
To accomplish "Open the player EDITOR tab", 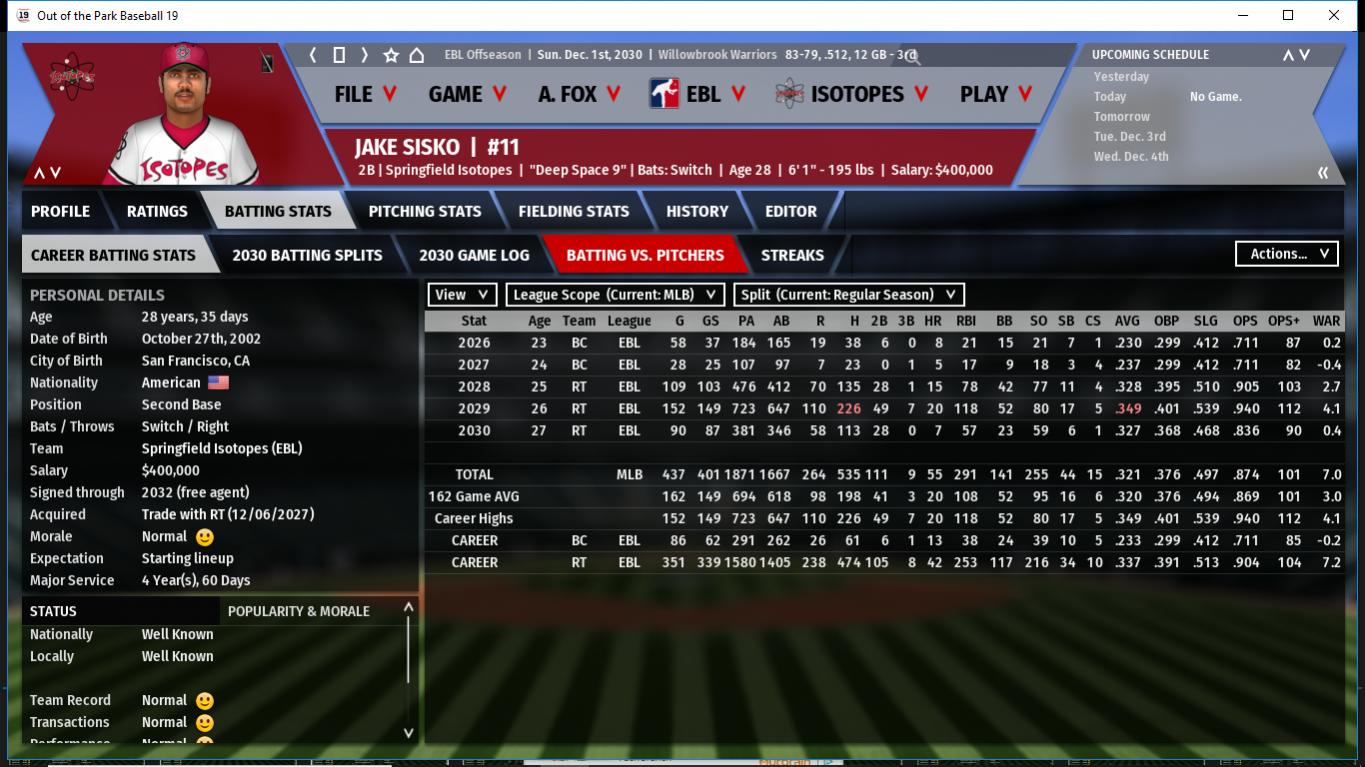I will tap(791, 211).
